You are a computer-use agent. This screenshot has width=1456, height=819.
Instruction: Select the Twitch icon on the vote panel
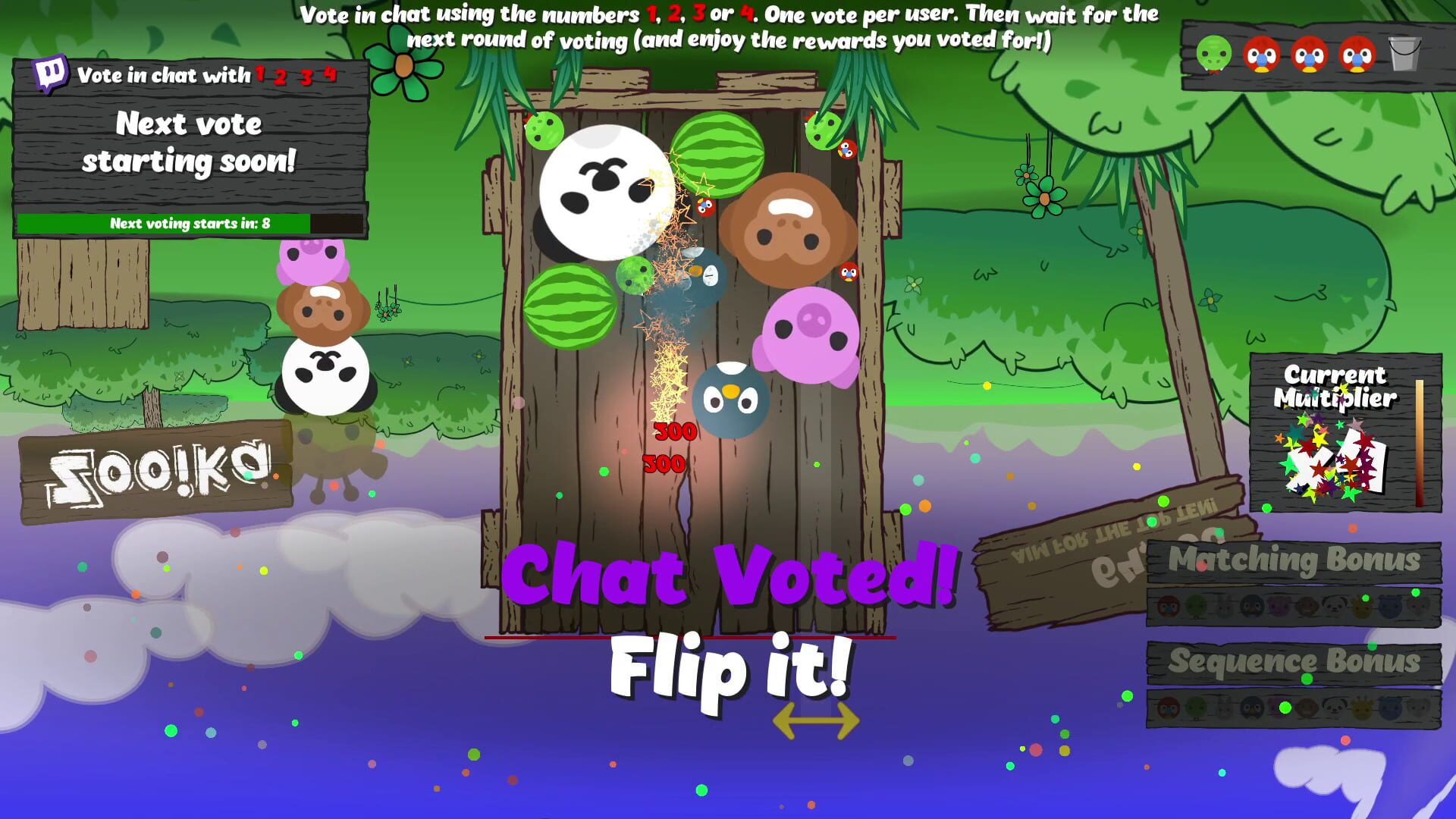[x=52, y=74]
